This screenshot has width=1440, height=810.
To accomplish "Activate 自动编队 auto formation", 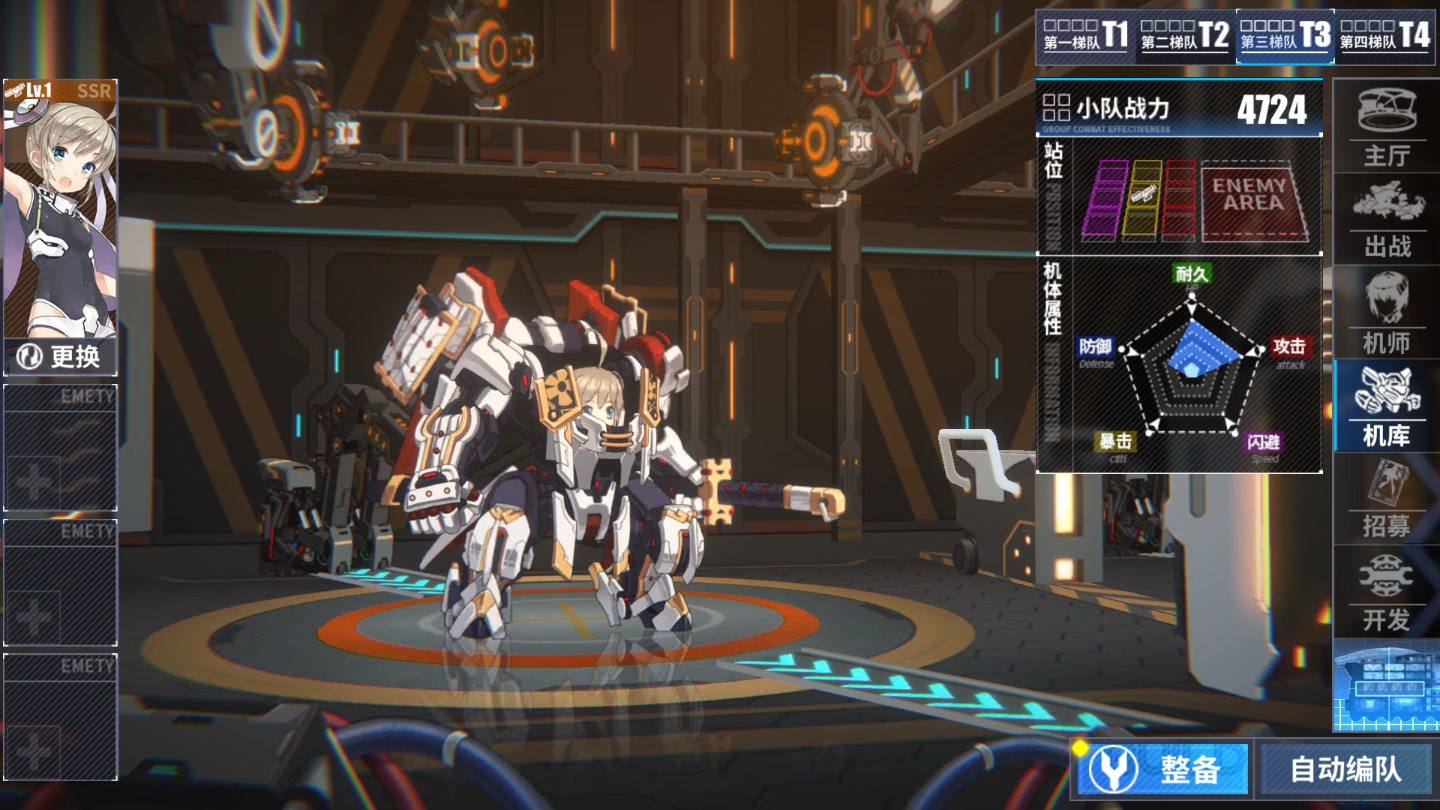I will click(x=1345, y=769).
